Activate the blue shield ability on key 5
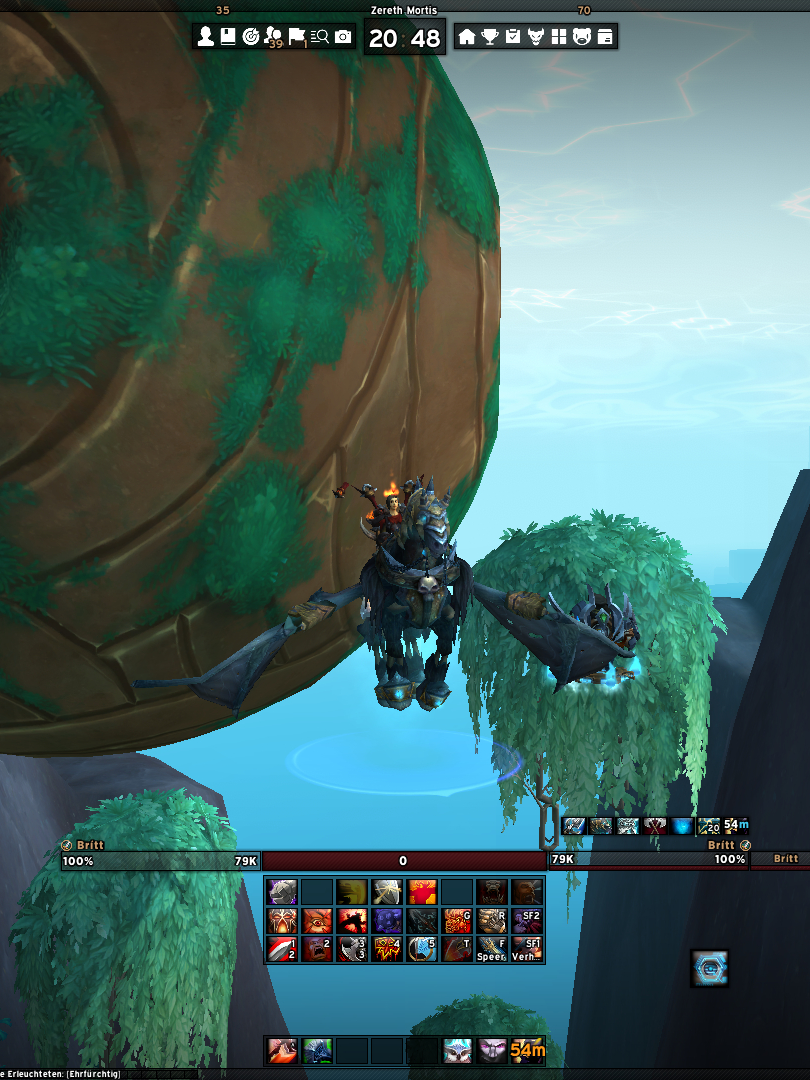This screenshot has width=810, height=1080. pyautogui.click(x=422, y=948)
